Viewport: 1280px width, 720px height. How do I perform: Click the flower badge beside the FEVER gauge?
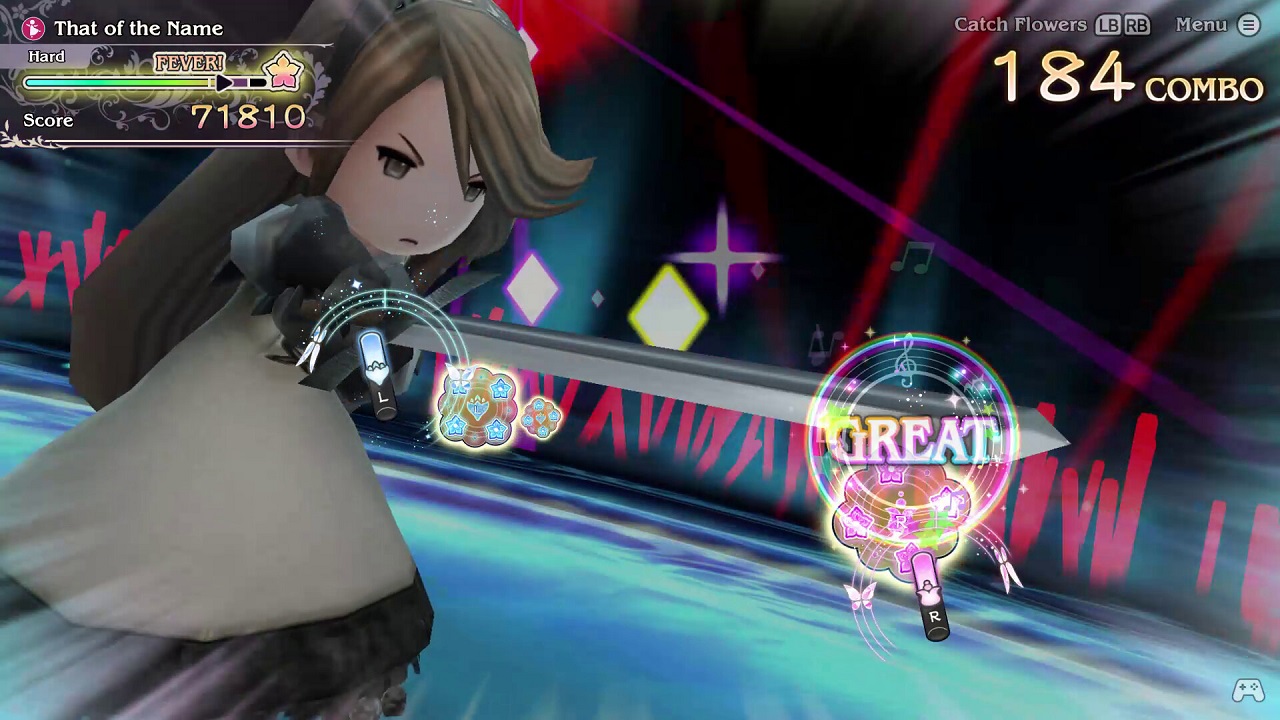coord(281,70)
